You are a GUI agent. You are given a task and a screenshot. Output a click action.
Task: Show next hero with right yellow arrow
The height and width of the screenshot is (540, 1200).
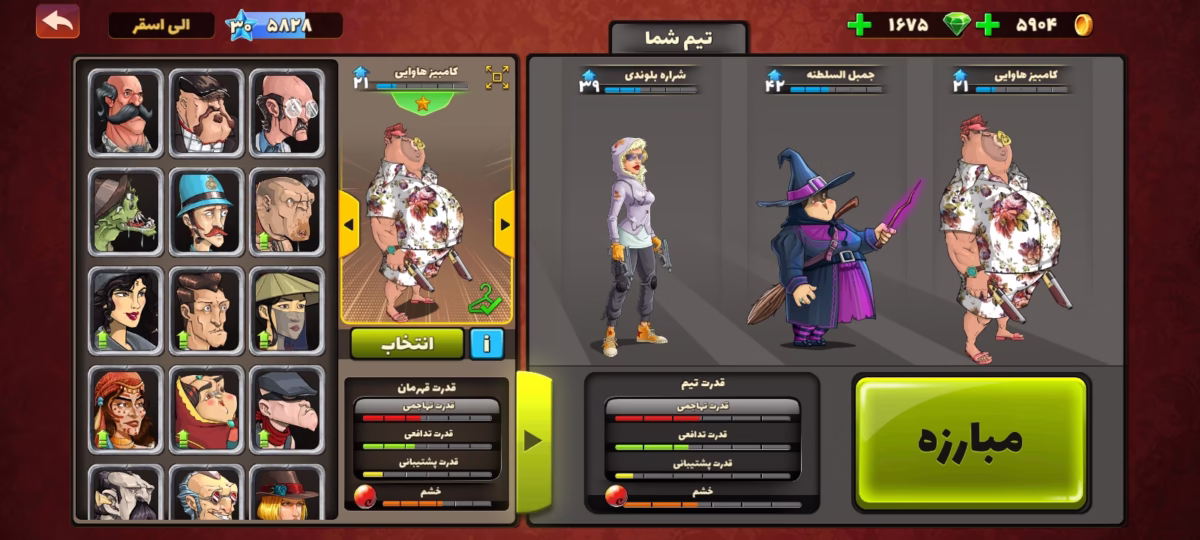tap(504, 223)
